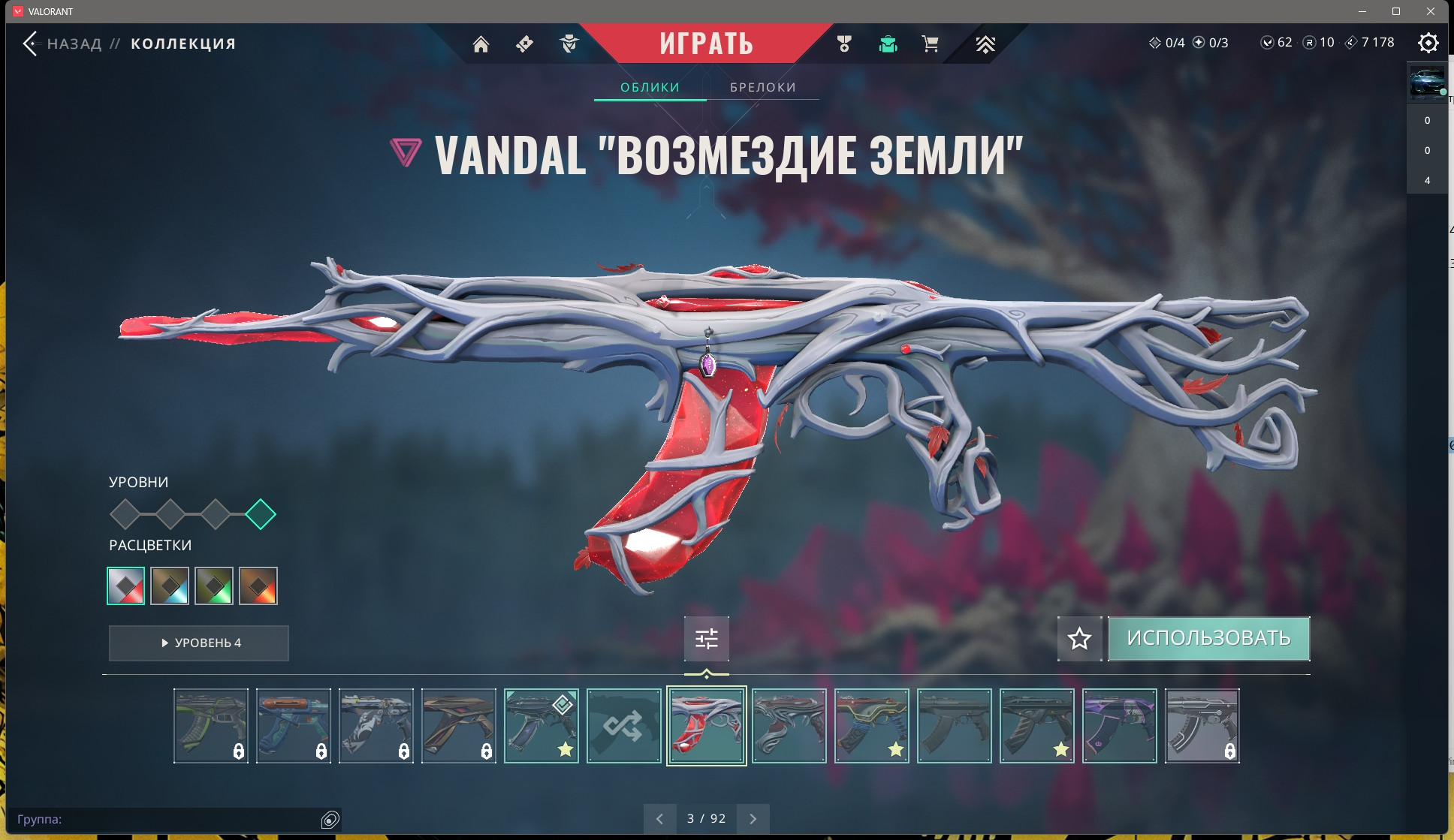Close the VALORANT window
1454x840 pixels.
[x=1431, y=11]
